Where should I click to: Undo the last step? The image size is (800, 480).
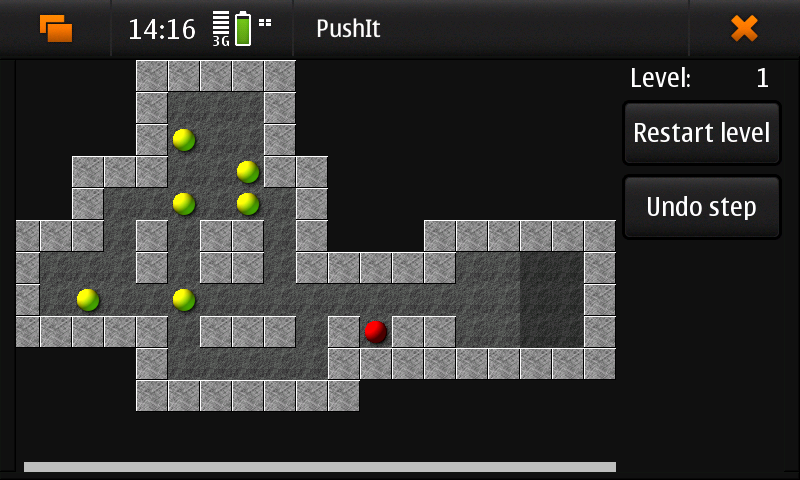click(x=701, y=207)
